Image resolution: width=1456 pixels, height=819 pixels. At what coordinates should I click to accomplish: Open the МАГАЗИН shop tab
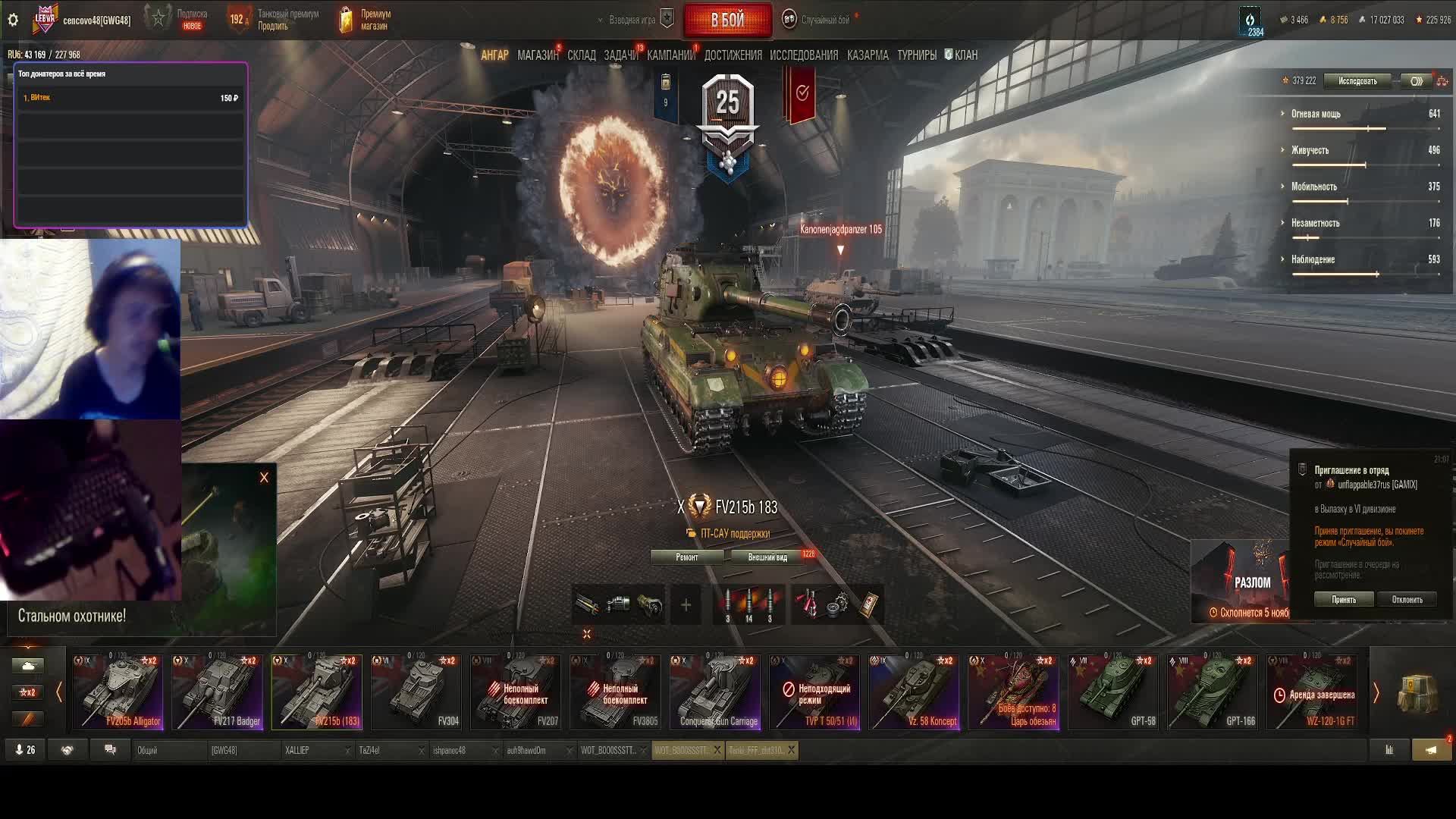(x=537, y=55)
